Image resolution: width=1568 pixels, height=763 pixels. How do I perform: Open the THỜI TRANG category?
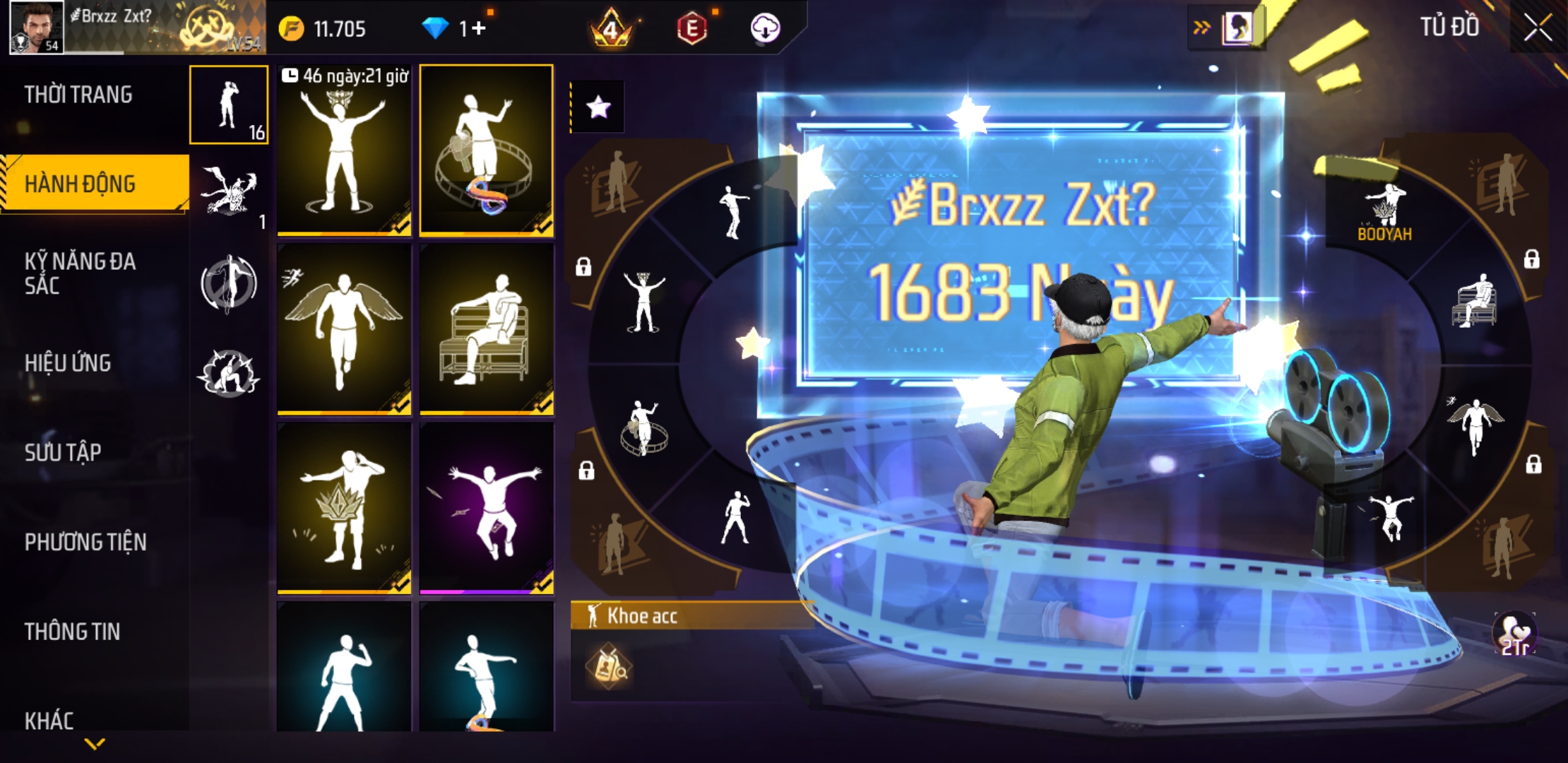point(78,95)
